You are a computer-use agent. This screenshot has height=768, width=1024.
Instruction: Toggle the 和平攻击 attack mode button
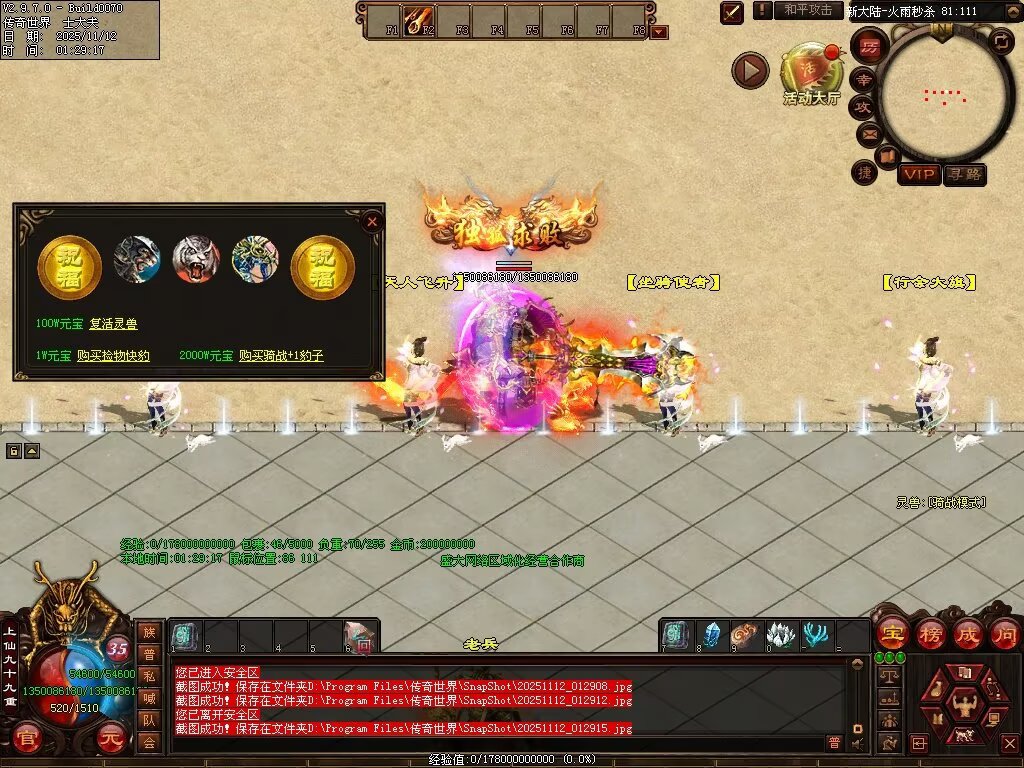pyautogui.click(x=808, y=10)
